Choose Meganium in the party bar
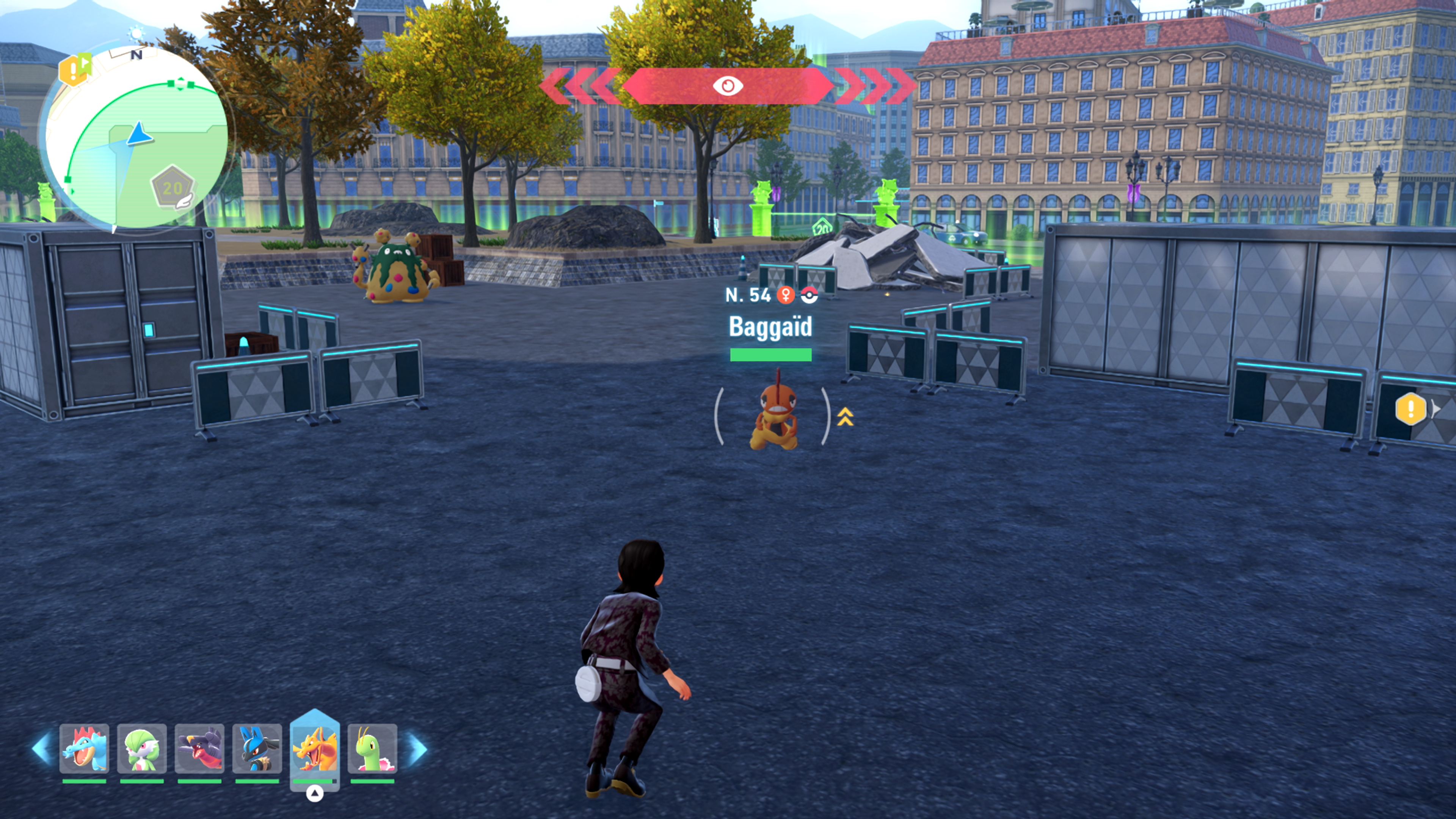 point(372,748)
